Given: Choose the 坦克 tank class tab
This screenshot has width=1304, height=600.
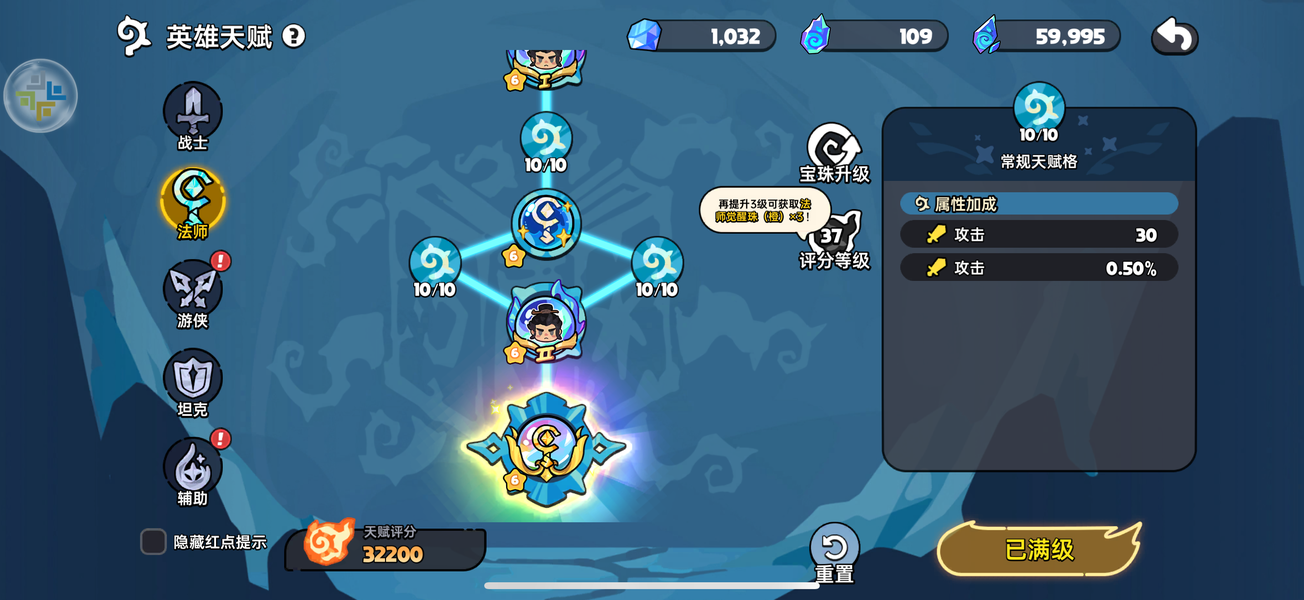Looking at the screenshot, I should tap(192, 378).
